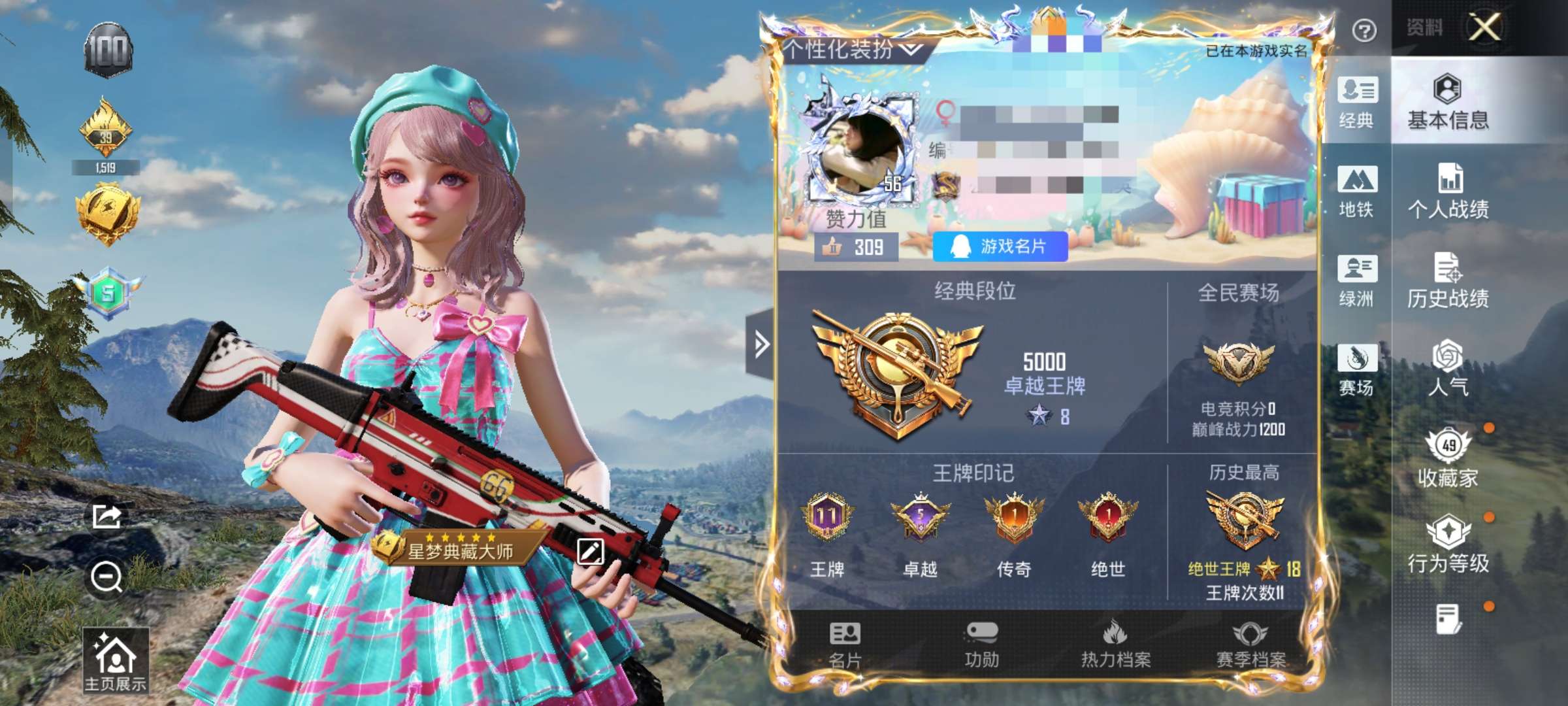Click the 游戏名片 button

point(1000,246)
